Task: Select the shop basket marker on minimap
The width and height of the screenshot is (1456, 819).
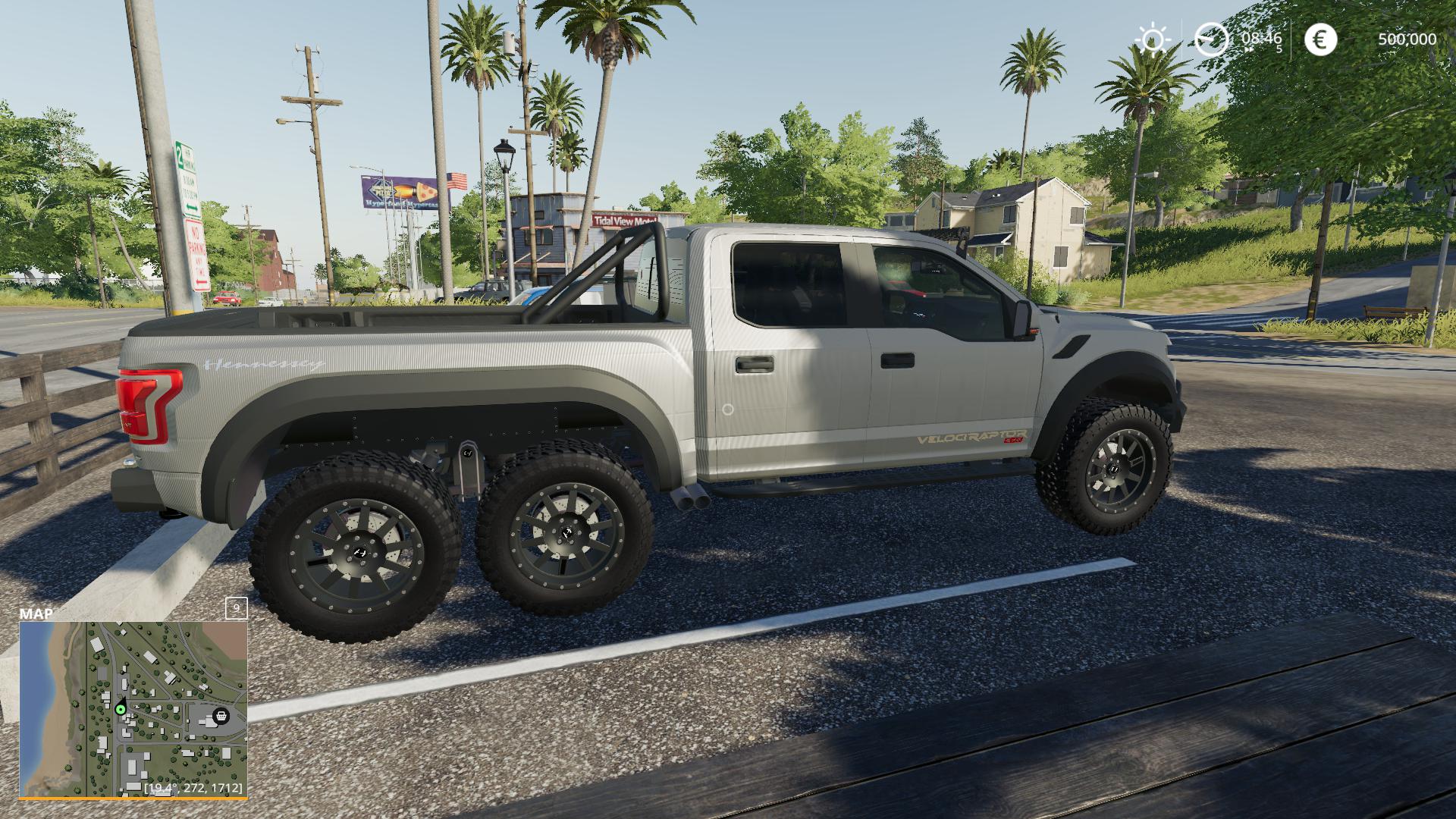Action: click(221, 715)
